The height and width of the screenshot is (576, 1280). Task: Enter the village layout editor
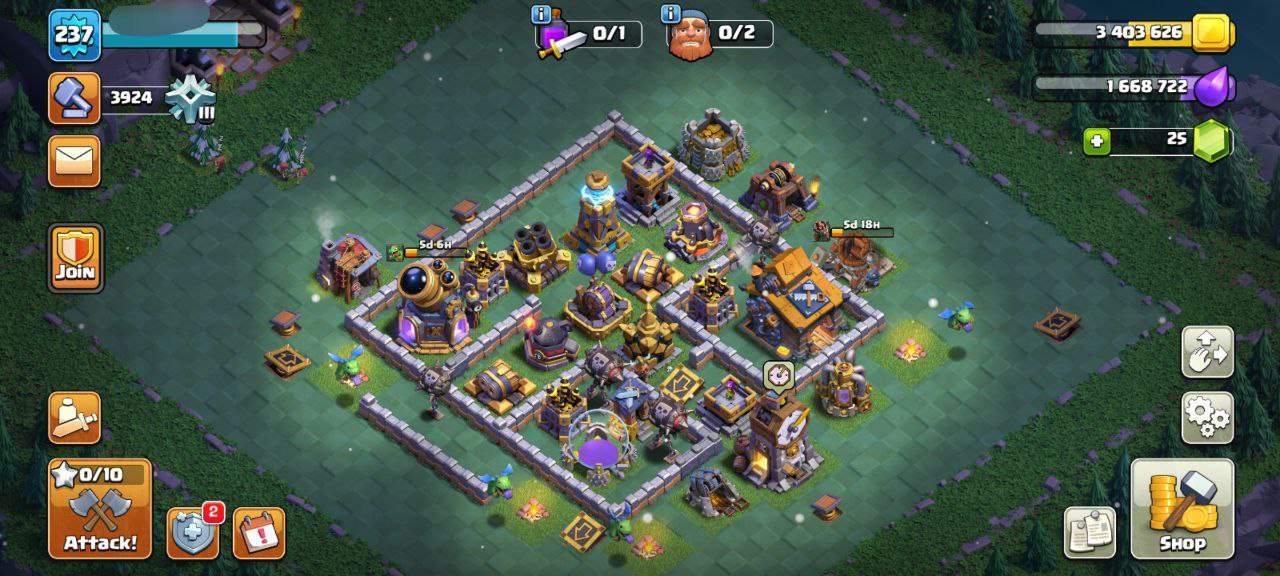point(1207,351)
